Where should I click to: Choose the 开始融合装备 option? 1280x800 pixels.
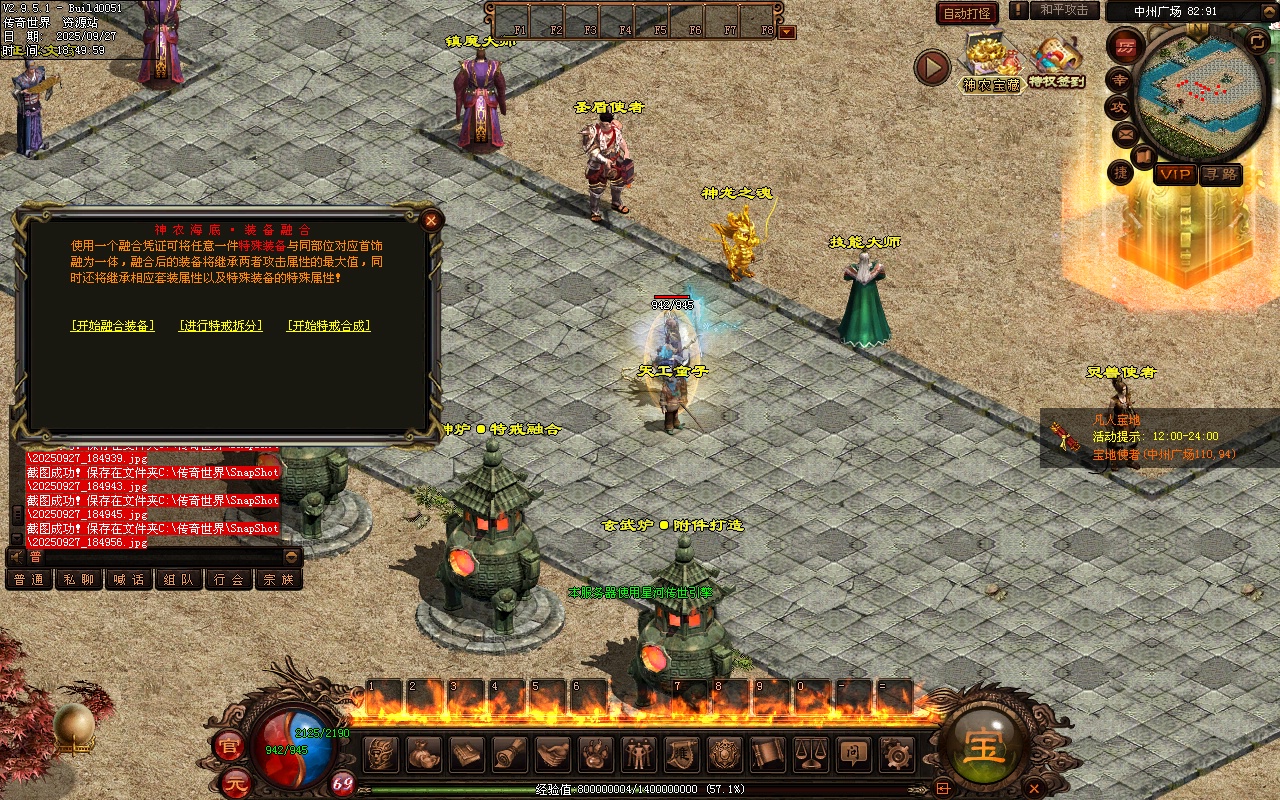[113, 326]
